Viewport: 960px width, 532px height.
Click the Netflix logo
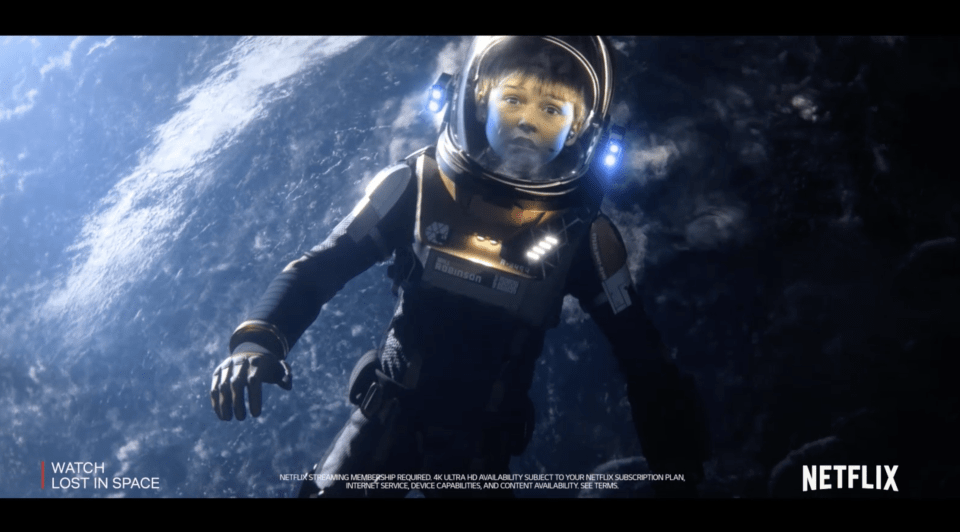click(x=849, y=478)
